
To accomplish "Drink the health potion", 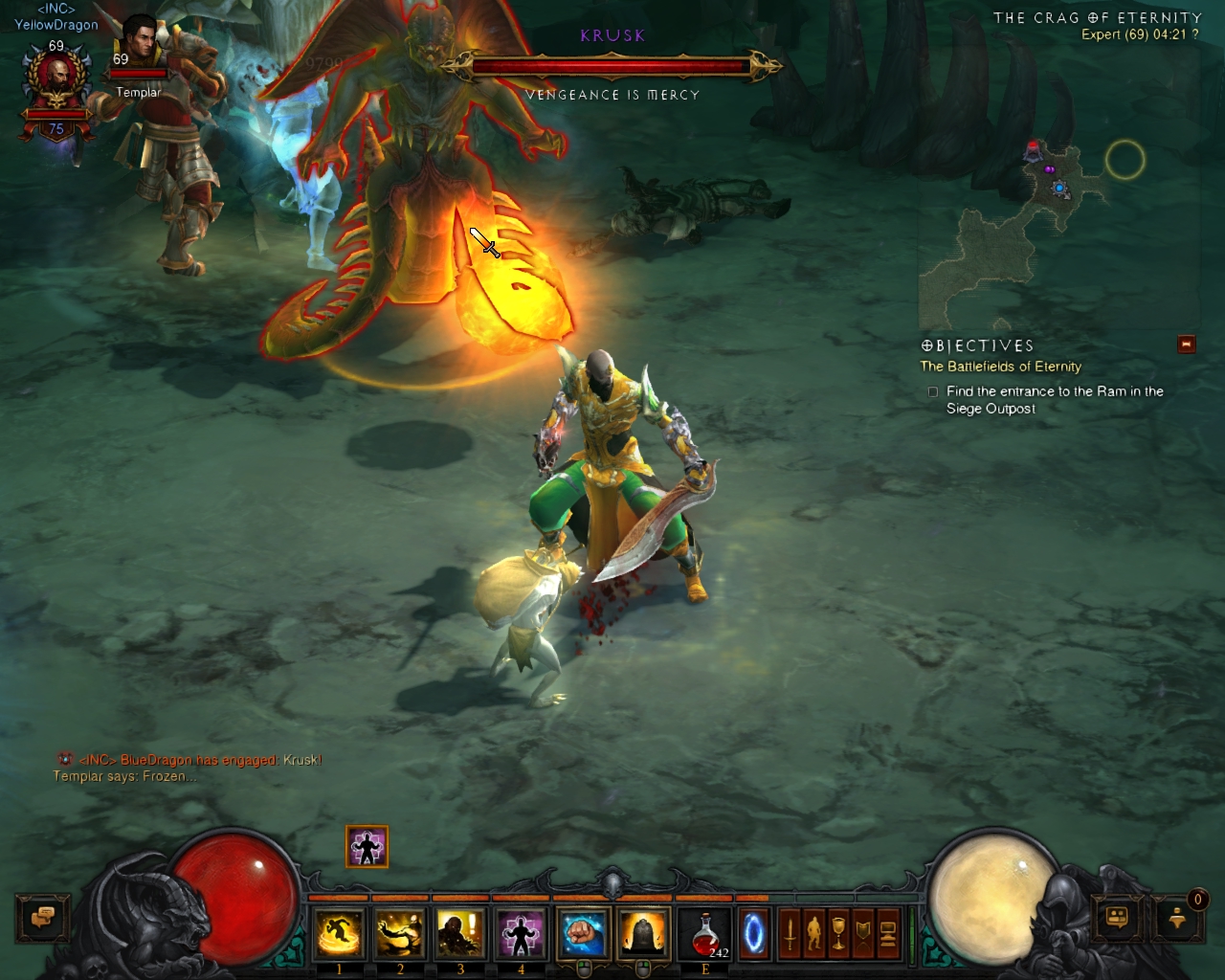I will tap(706, 933).
